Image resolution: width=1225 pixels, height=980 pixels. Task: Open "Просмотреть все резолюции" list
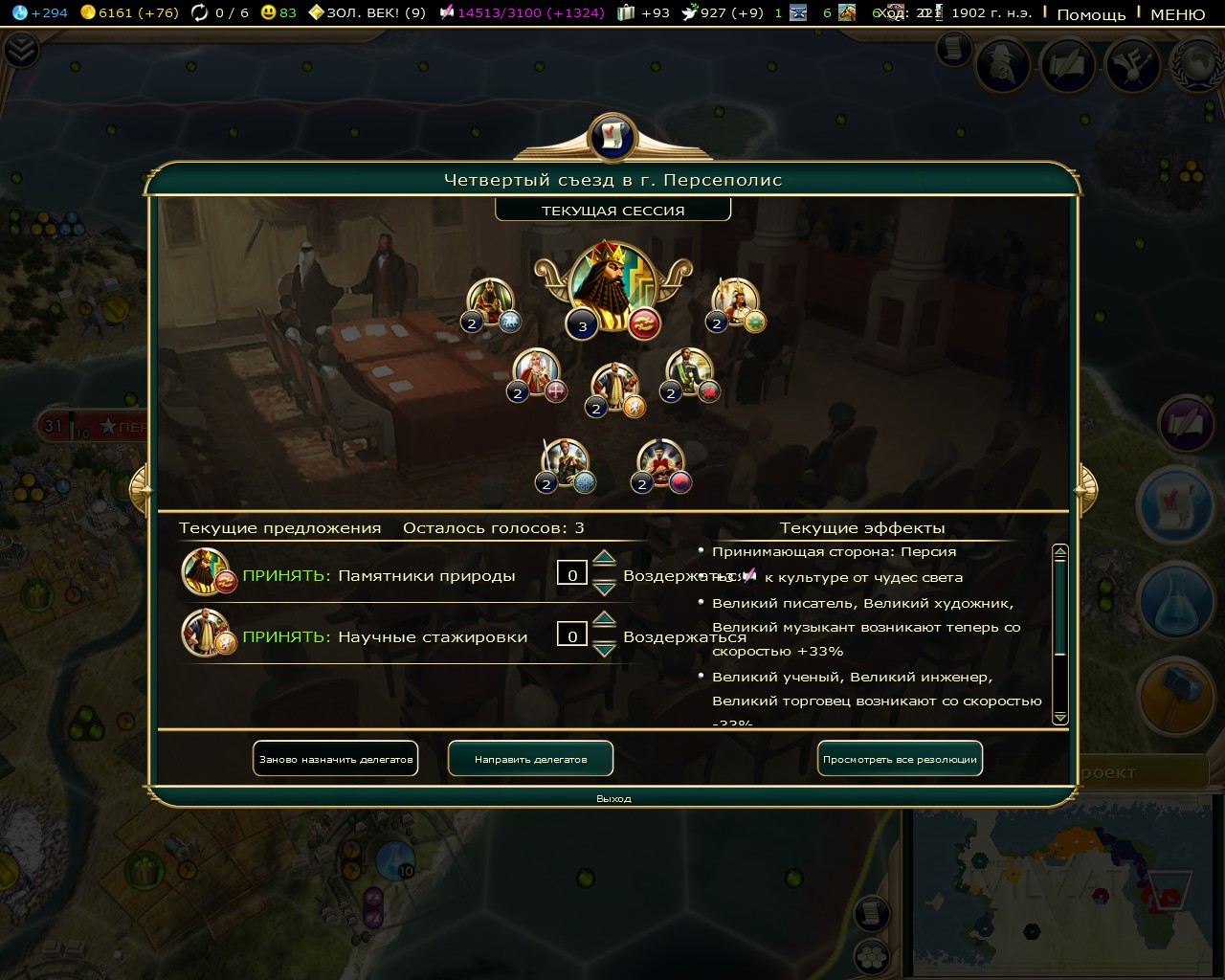pyautogui.click(x=900, y=759)
